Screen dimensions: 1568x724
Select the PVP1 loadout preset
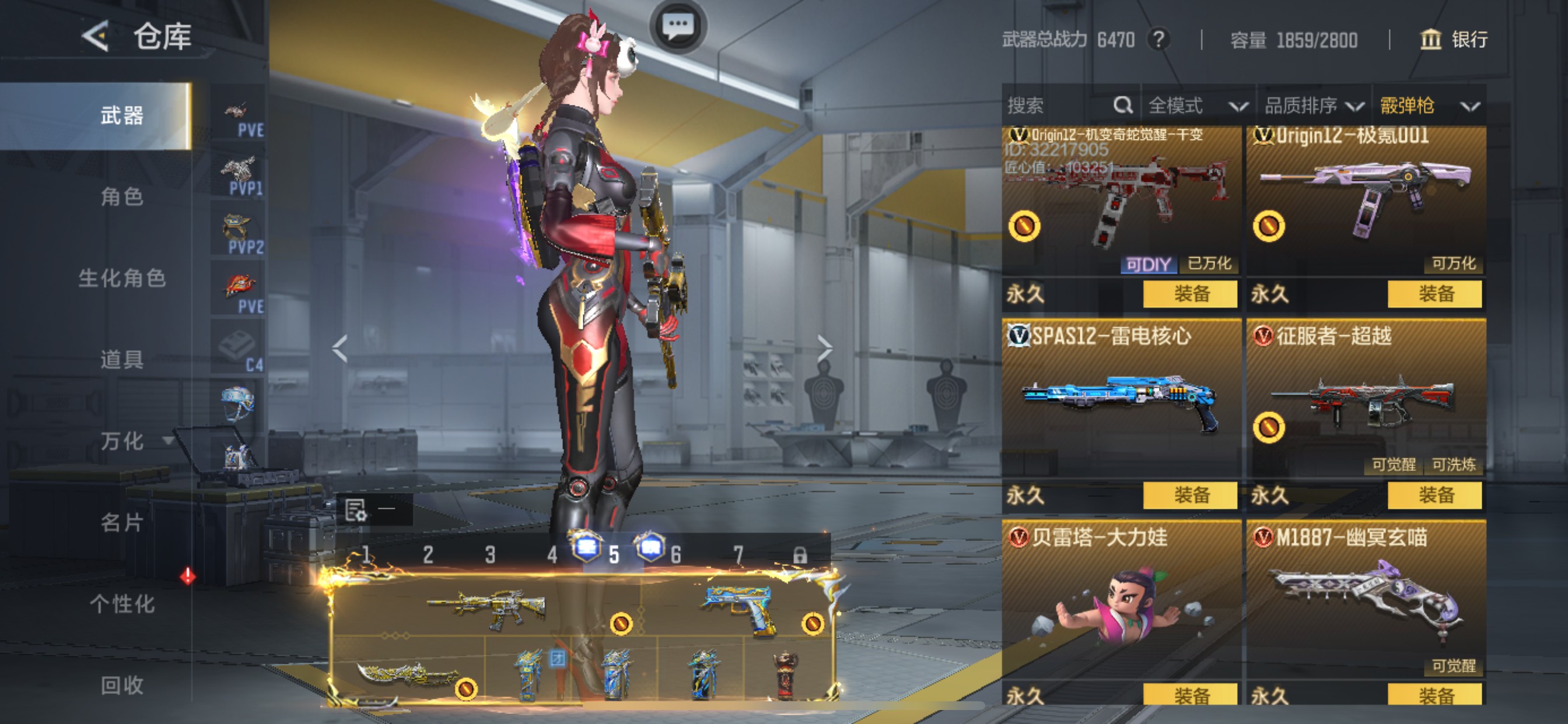pyautogui.click(x=239, y=177)
